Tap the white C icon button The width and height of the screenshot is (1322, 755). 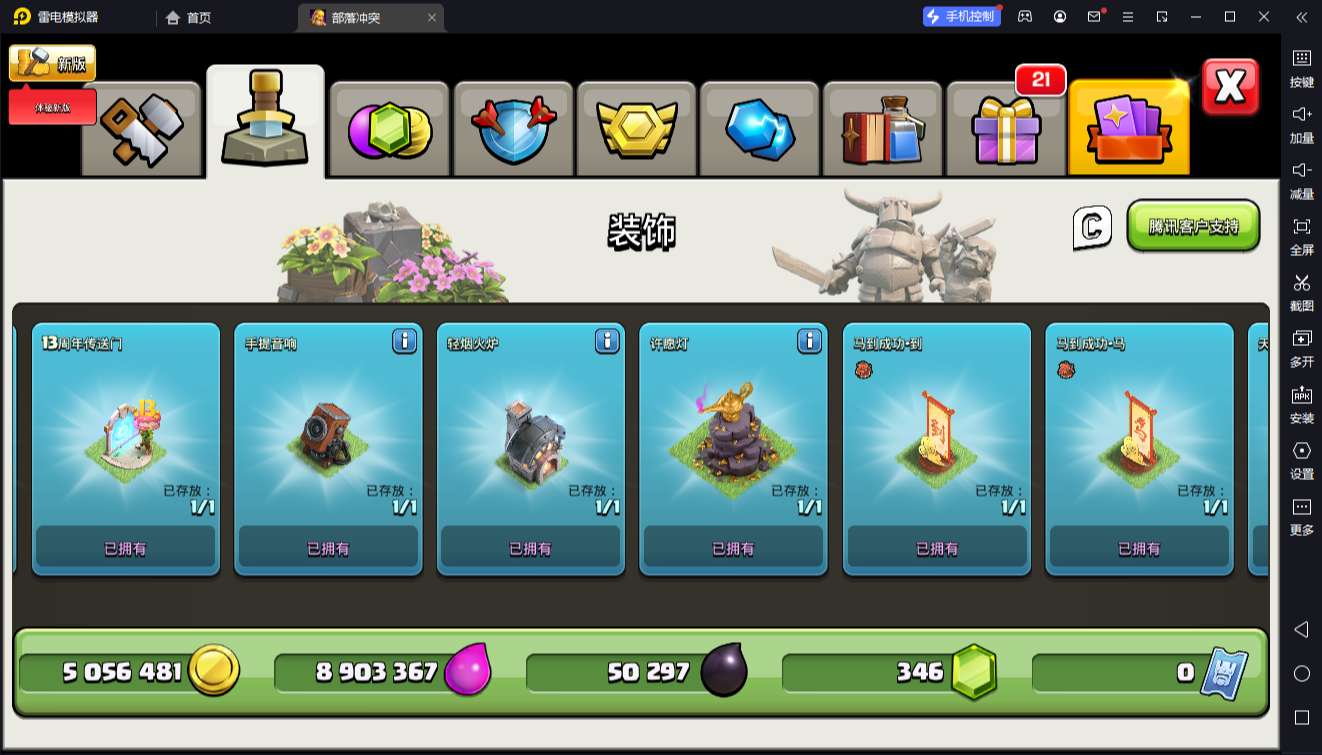click(x=1092, y=227)
